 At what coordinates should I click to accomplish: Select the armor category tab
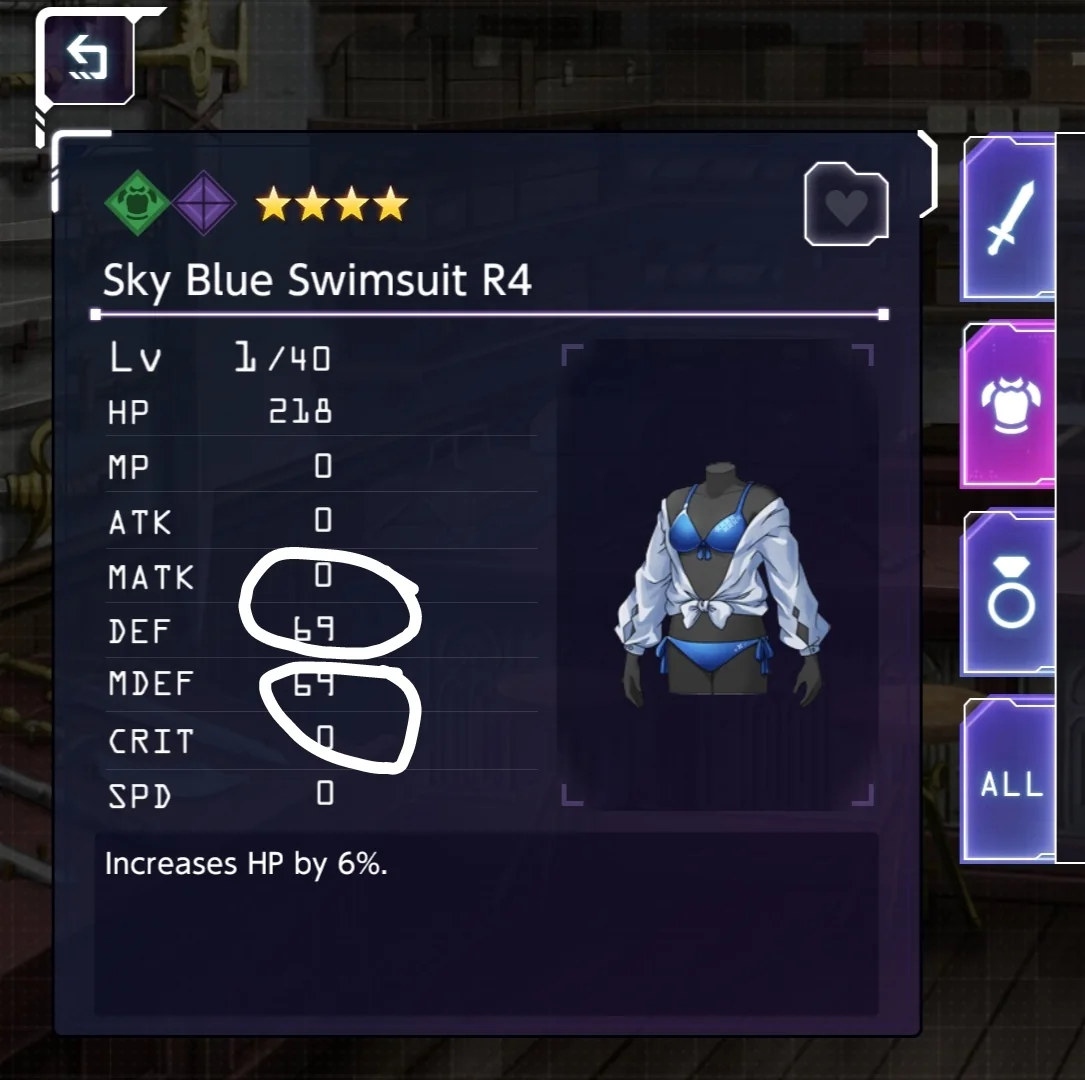[x=1010, y=404]
